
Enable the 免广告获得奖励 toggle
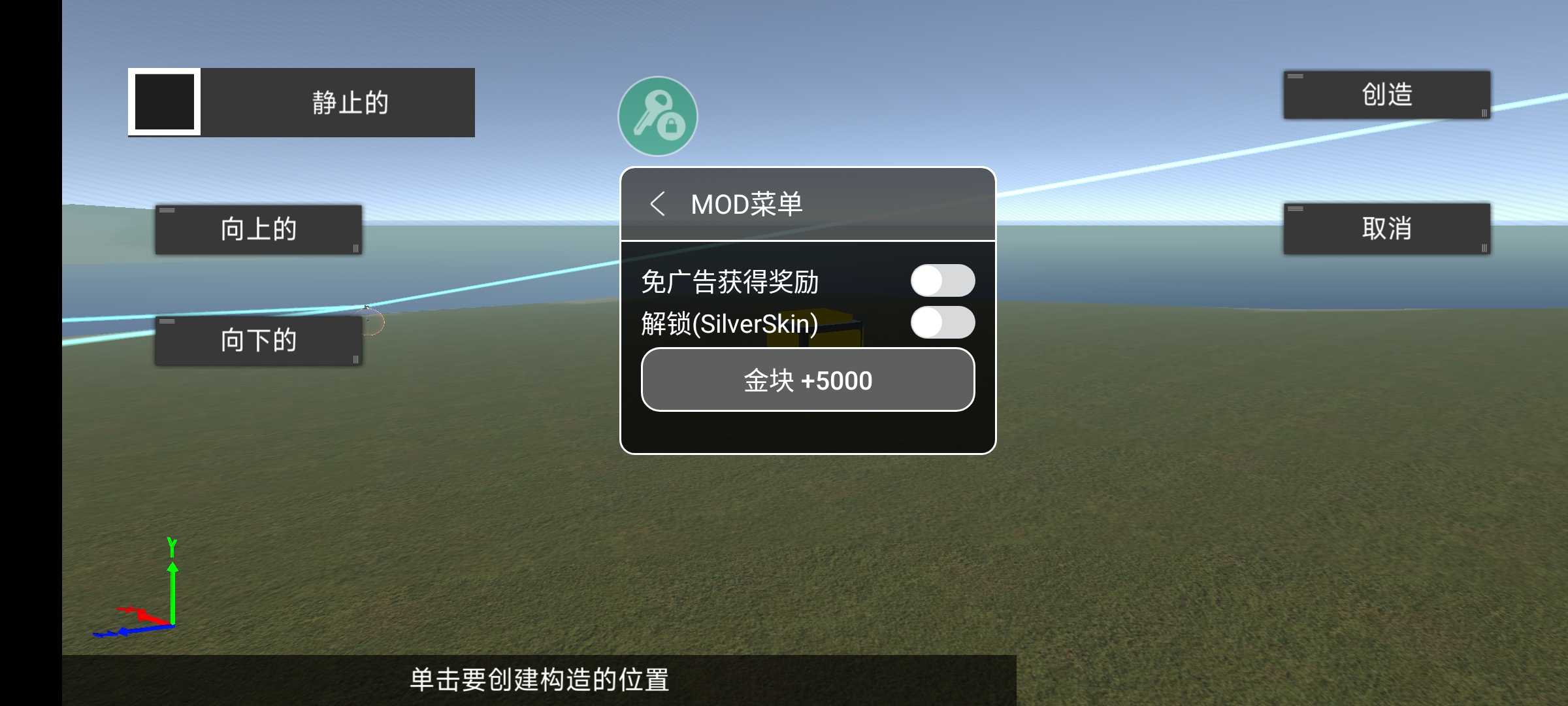tap(945, 280)
